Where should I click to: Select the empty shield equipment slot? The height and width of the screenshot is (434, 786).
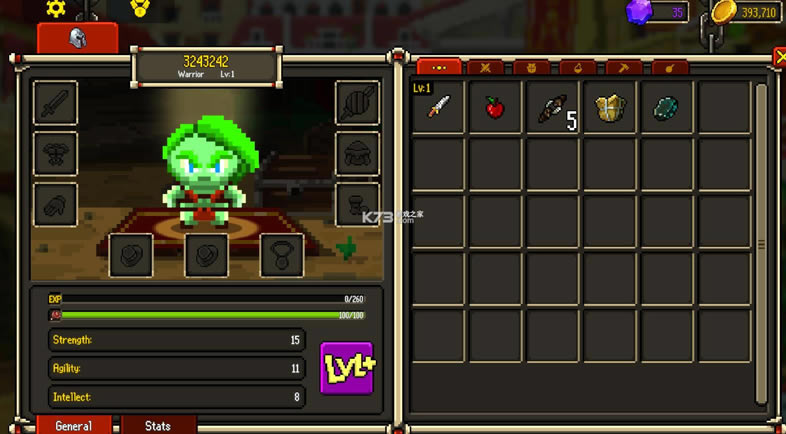coord(357,103)
